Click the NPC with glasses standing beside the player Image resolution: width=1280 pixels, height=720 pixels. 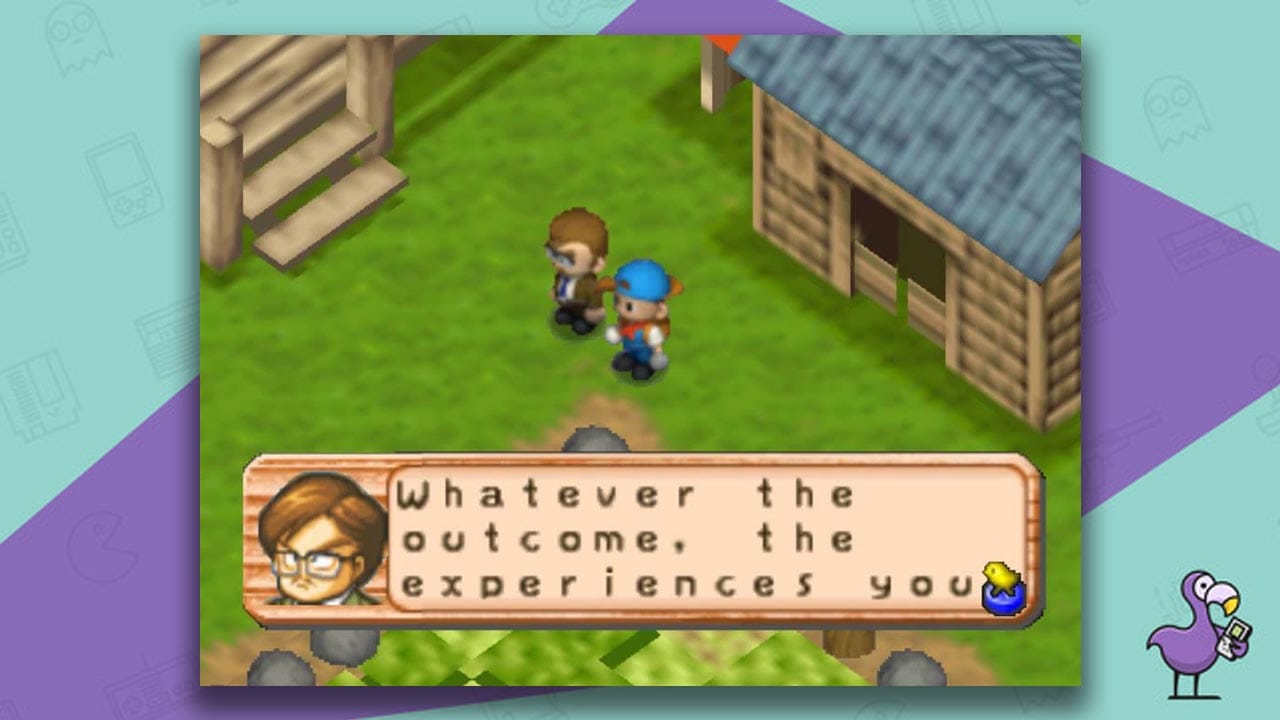coord(576,270)
